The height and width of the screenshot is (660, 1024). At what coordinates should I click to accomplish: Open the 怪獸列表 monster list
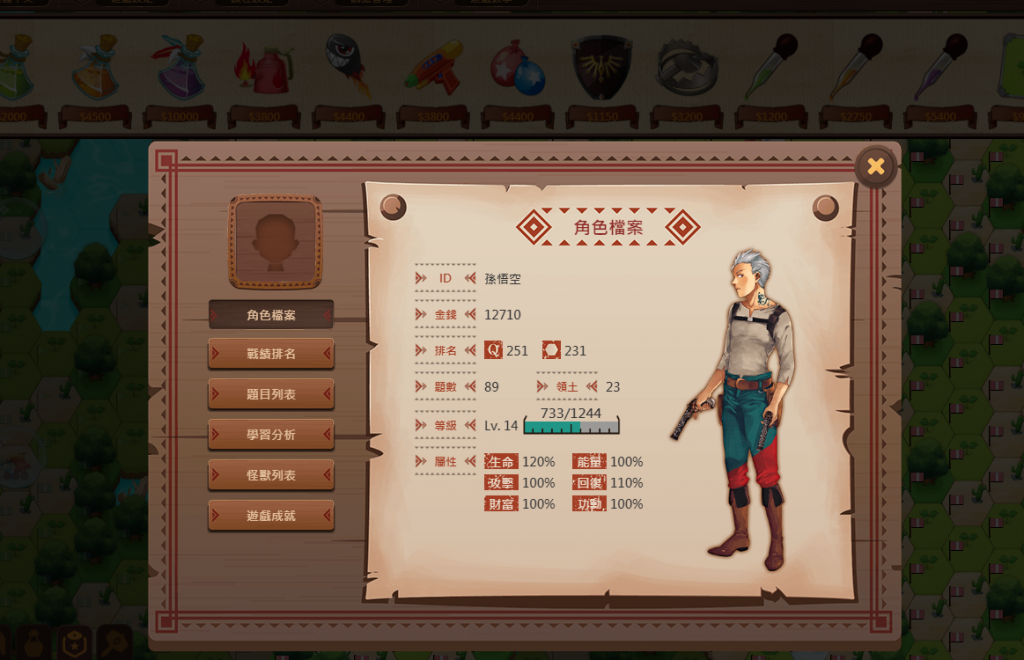271,475
